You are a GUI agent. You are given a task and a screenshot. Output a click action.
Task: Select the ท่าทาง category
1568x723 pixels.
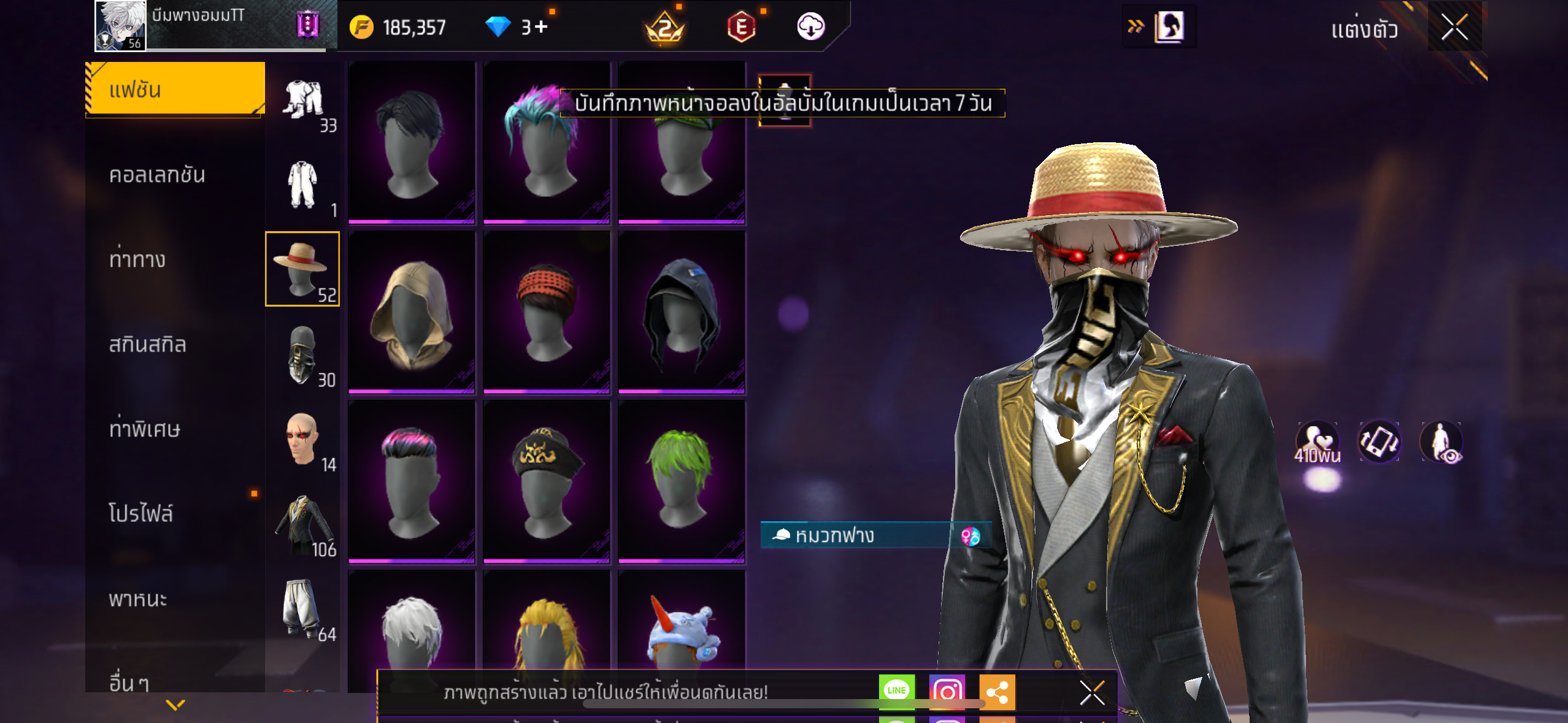point(137,259)
